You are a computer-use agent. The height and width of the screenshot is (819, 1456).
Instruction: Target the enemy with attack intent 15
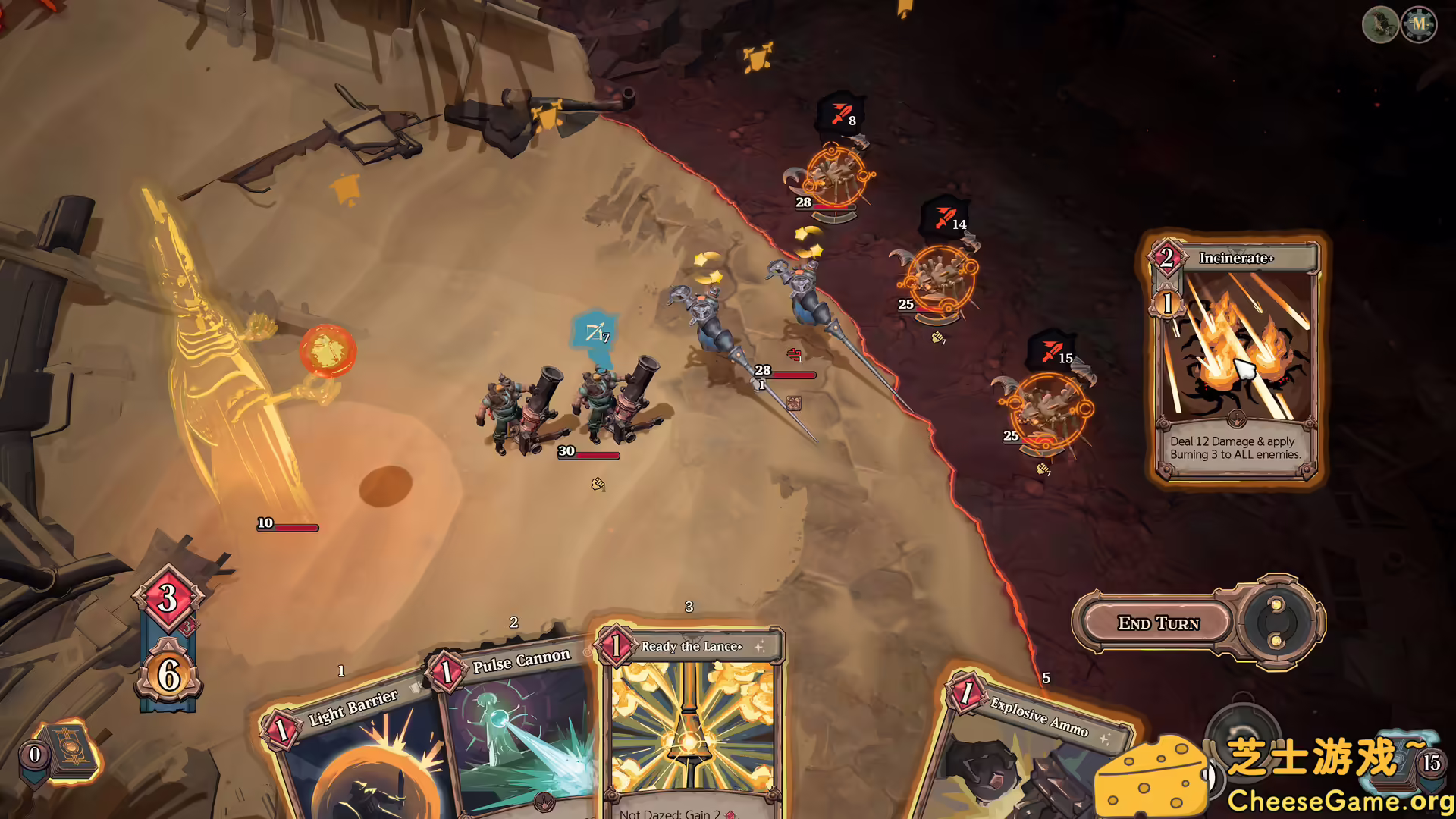1049,409
